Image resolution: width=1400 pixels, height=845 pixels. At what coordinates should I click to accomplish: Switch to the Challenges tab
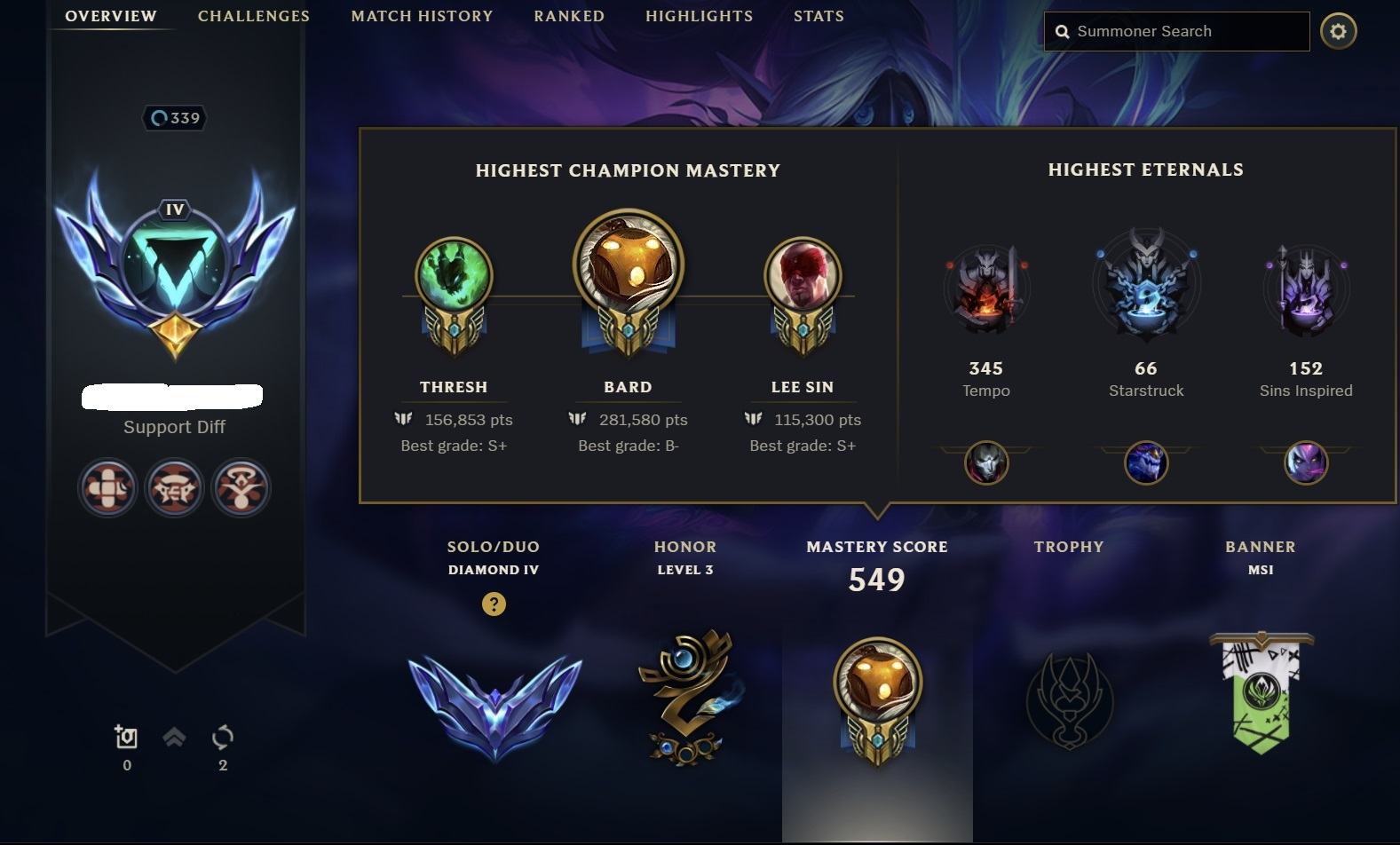pyautogui.click(x=253, y=15)
